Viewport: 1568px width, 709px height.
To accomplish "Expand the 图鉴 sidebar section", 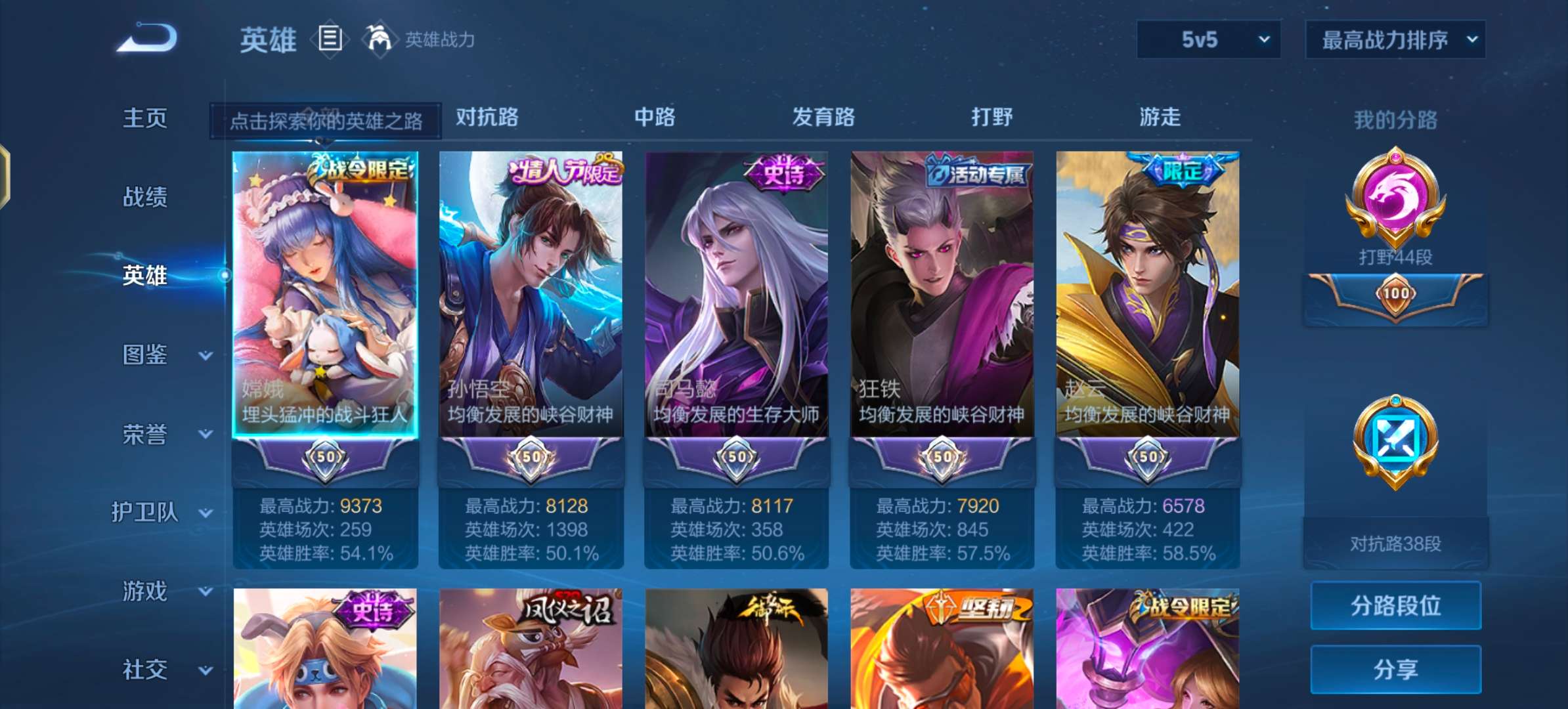I will (146, 354).
